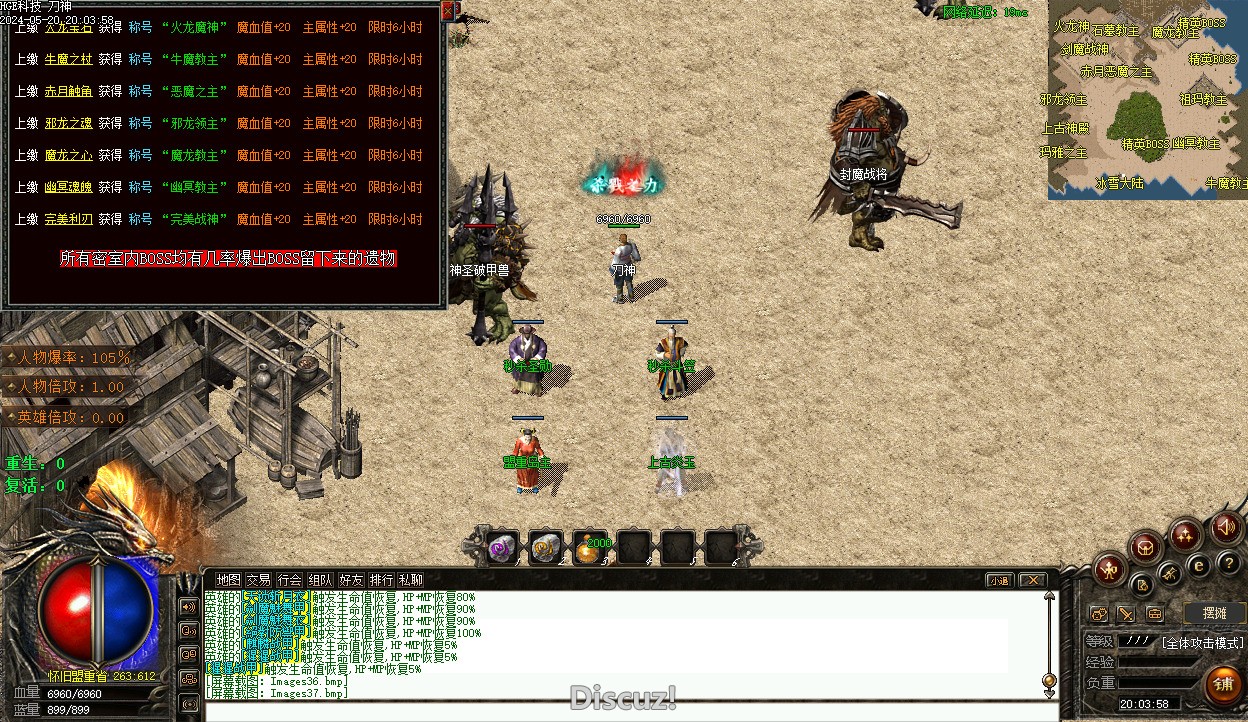Use the orange potion flask in hotbar
This screenshot has height=722, width=1248.
point(590,548)
